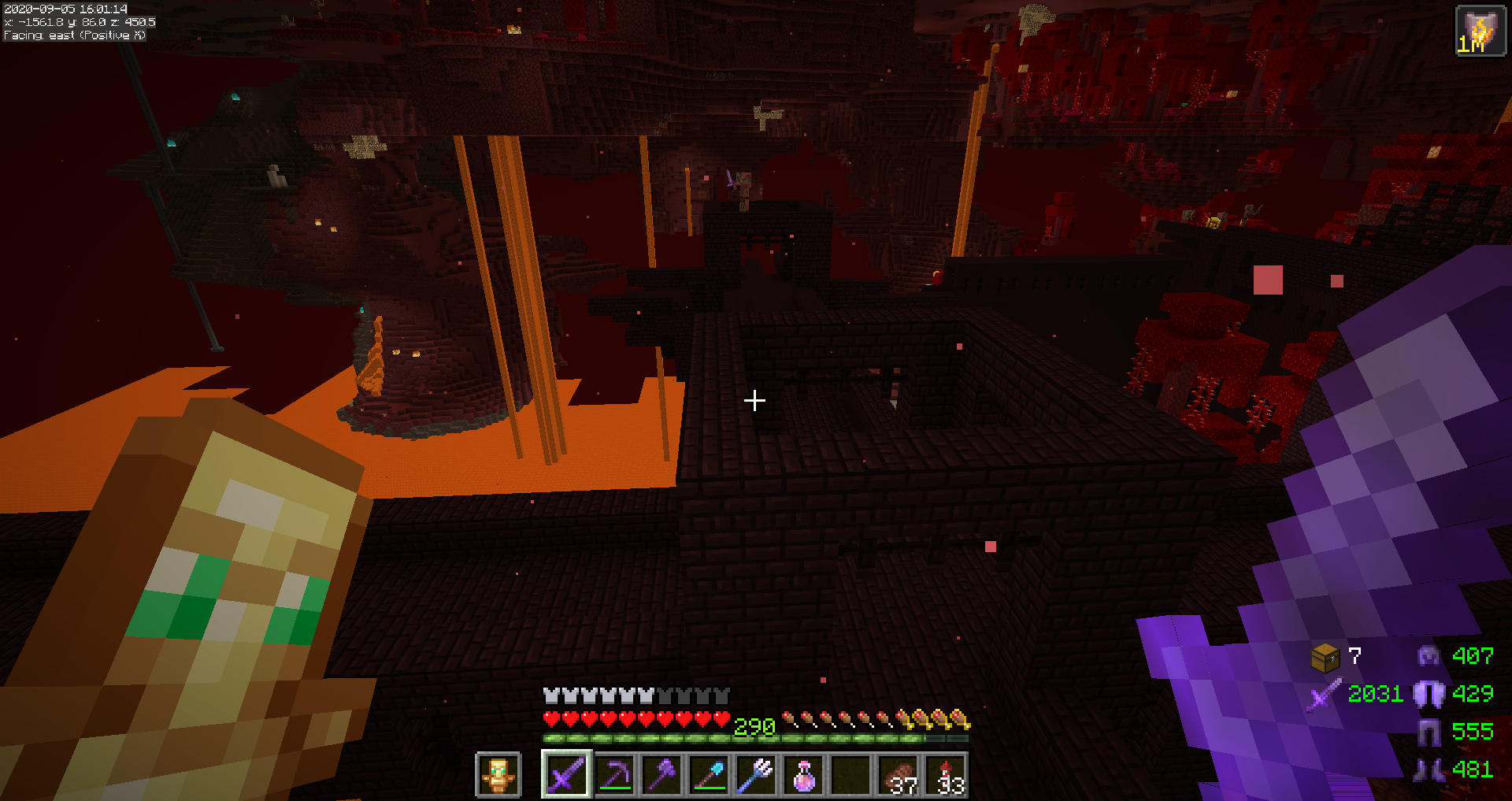
Task: Click the chestplate durability icon
Action: tap(1429, 694)
